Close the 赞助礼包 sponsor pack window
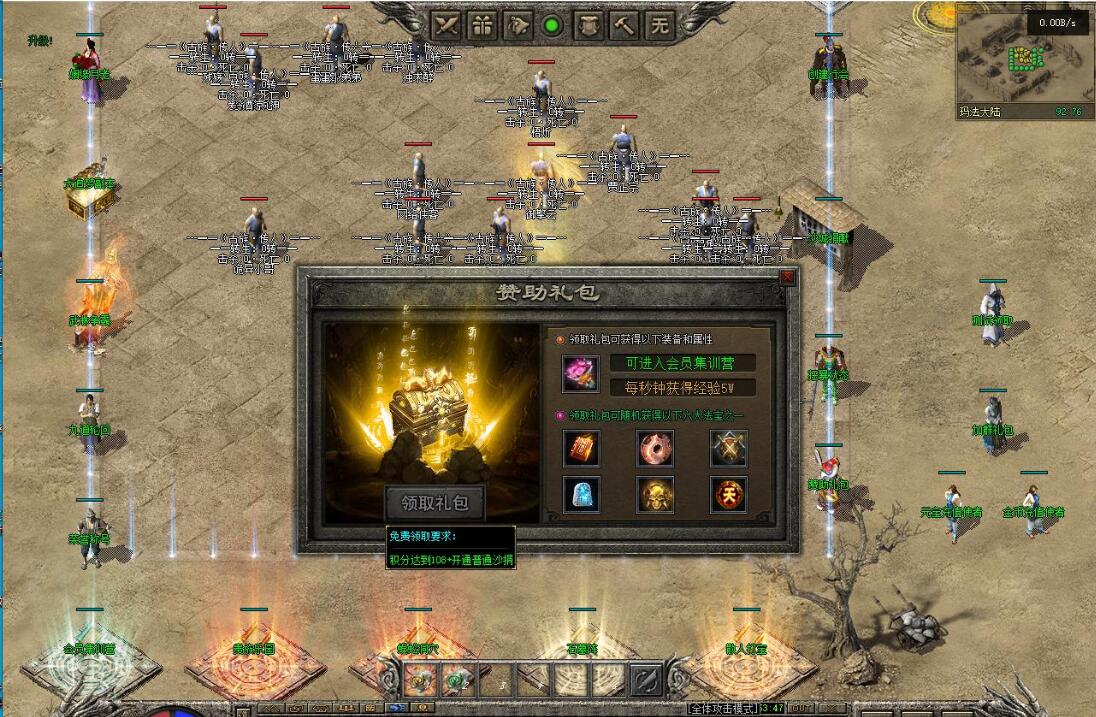Image resolution: width=1096 pixels, height=717 pixels. pyautogui.click(x=787, y=277)
